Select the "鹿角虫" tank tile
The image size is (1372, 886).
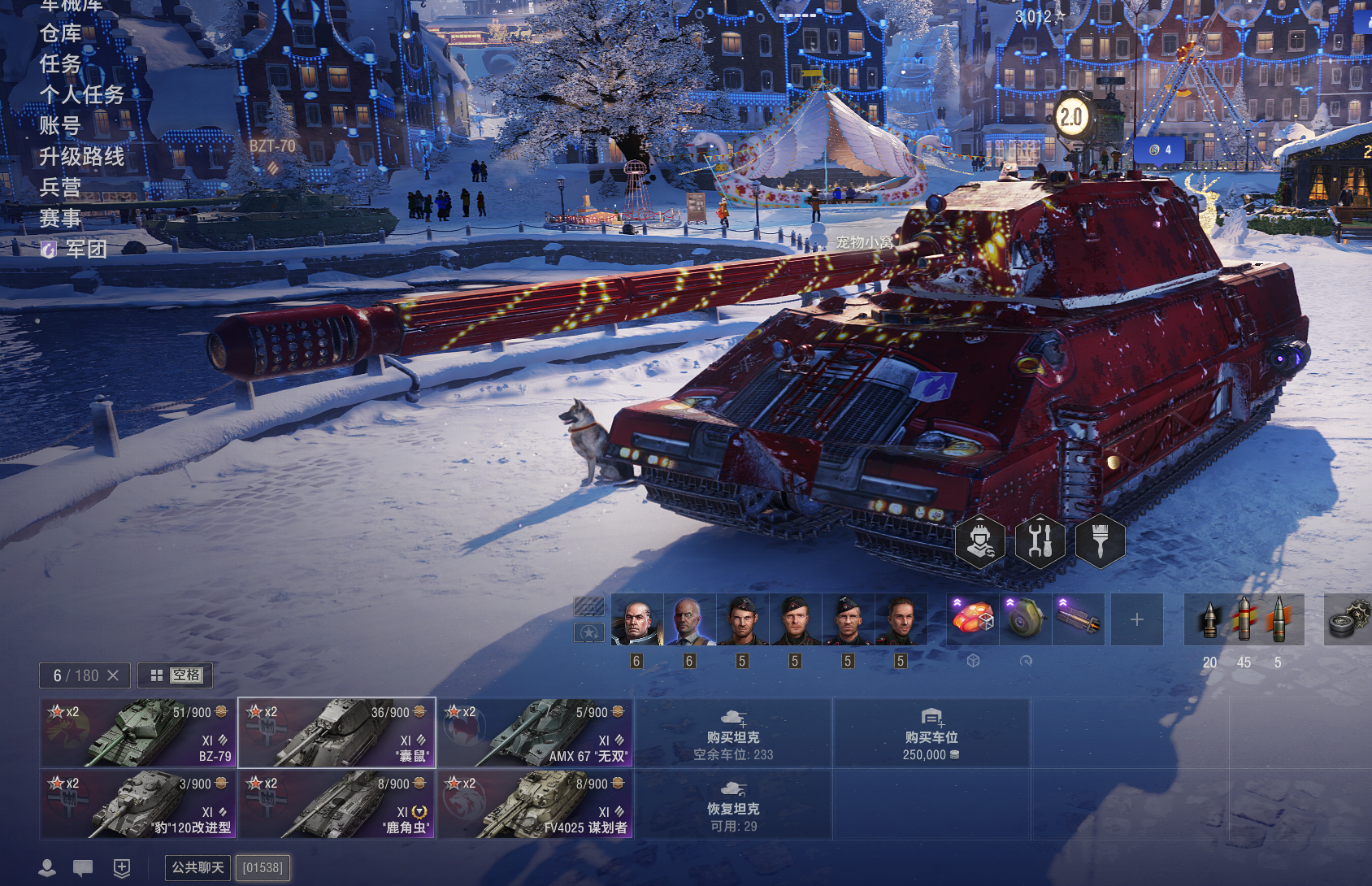click(336, 805)
